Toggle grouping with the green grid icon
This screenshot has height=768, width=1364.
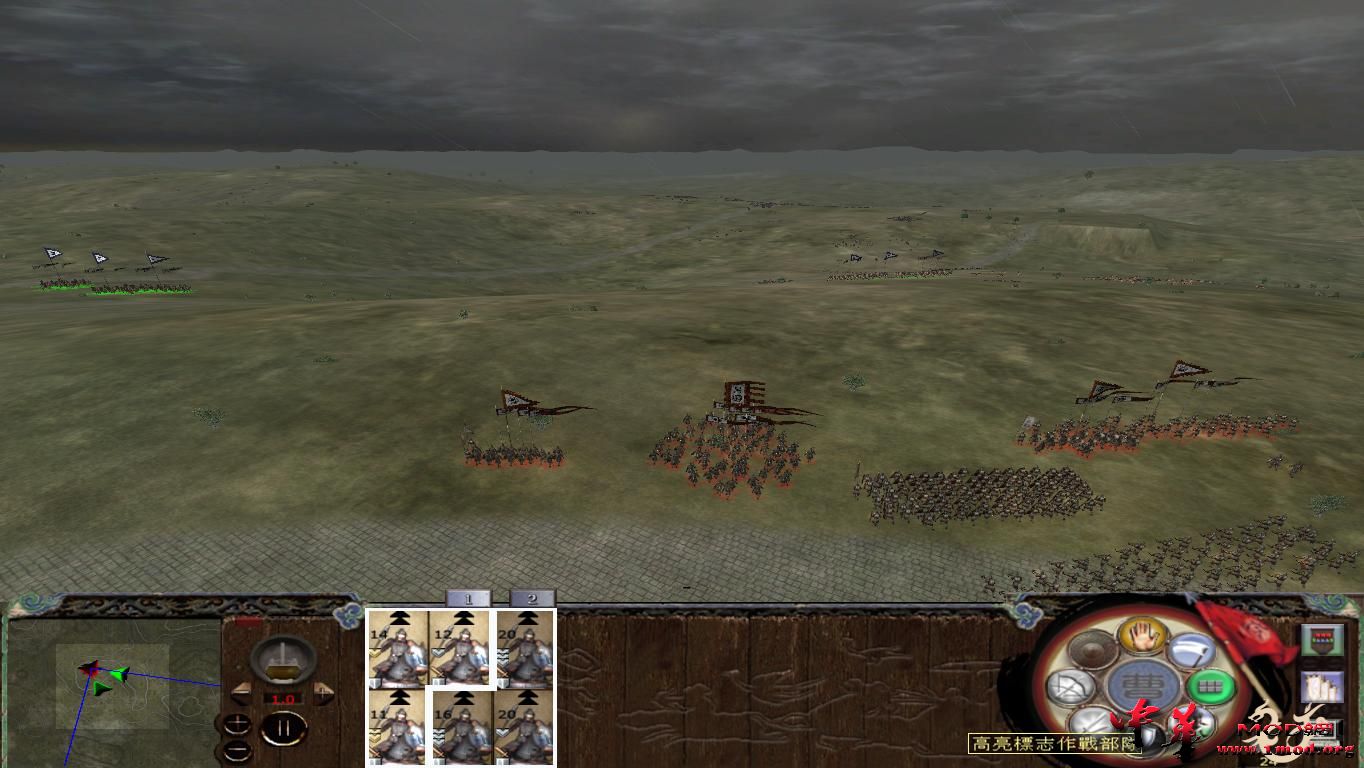tap(1210, 687)
